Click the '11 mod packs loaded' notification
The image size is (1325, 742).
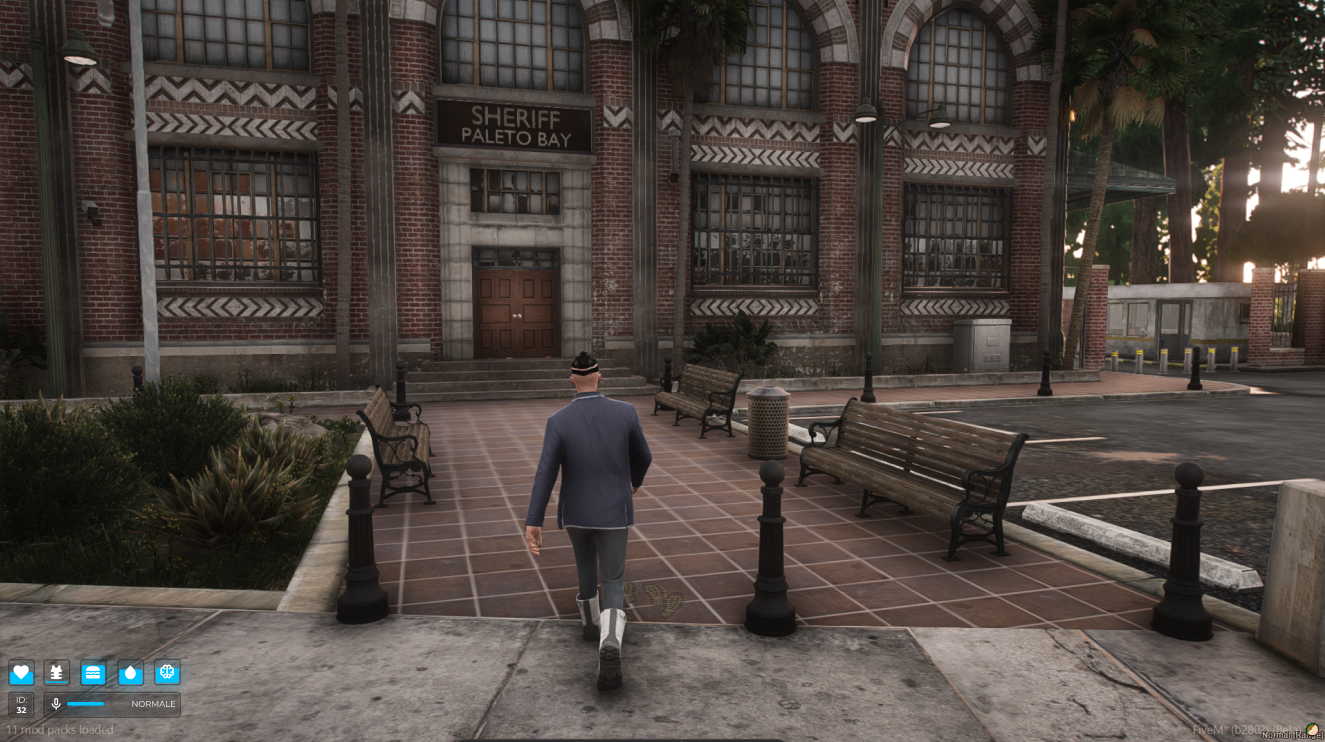(60, 730)
